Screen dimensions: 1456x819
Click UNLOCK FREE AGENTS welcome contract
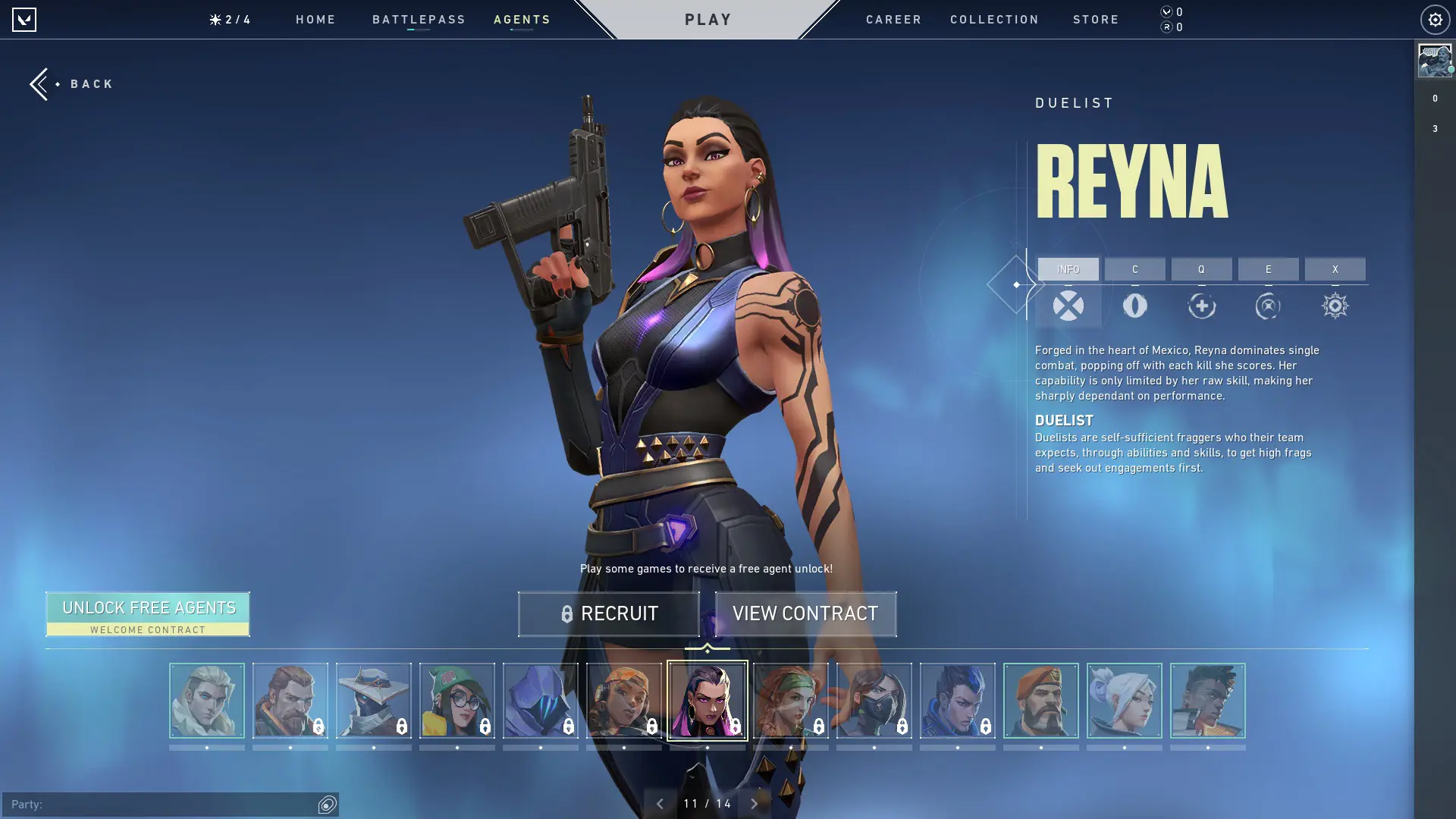(148, 613)
